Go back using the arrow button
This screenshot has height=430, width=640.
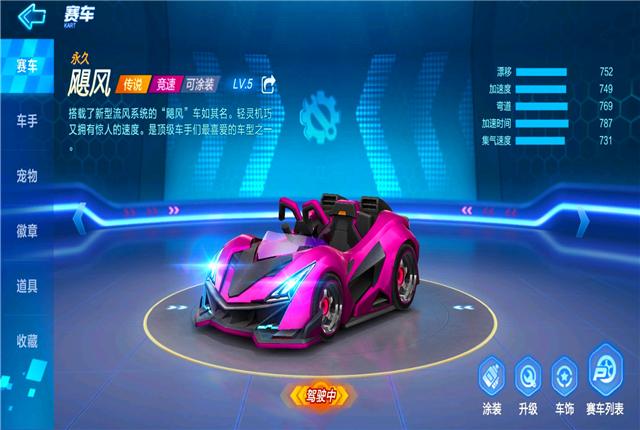(32, 15)
